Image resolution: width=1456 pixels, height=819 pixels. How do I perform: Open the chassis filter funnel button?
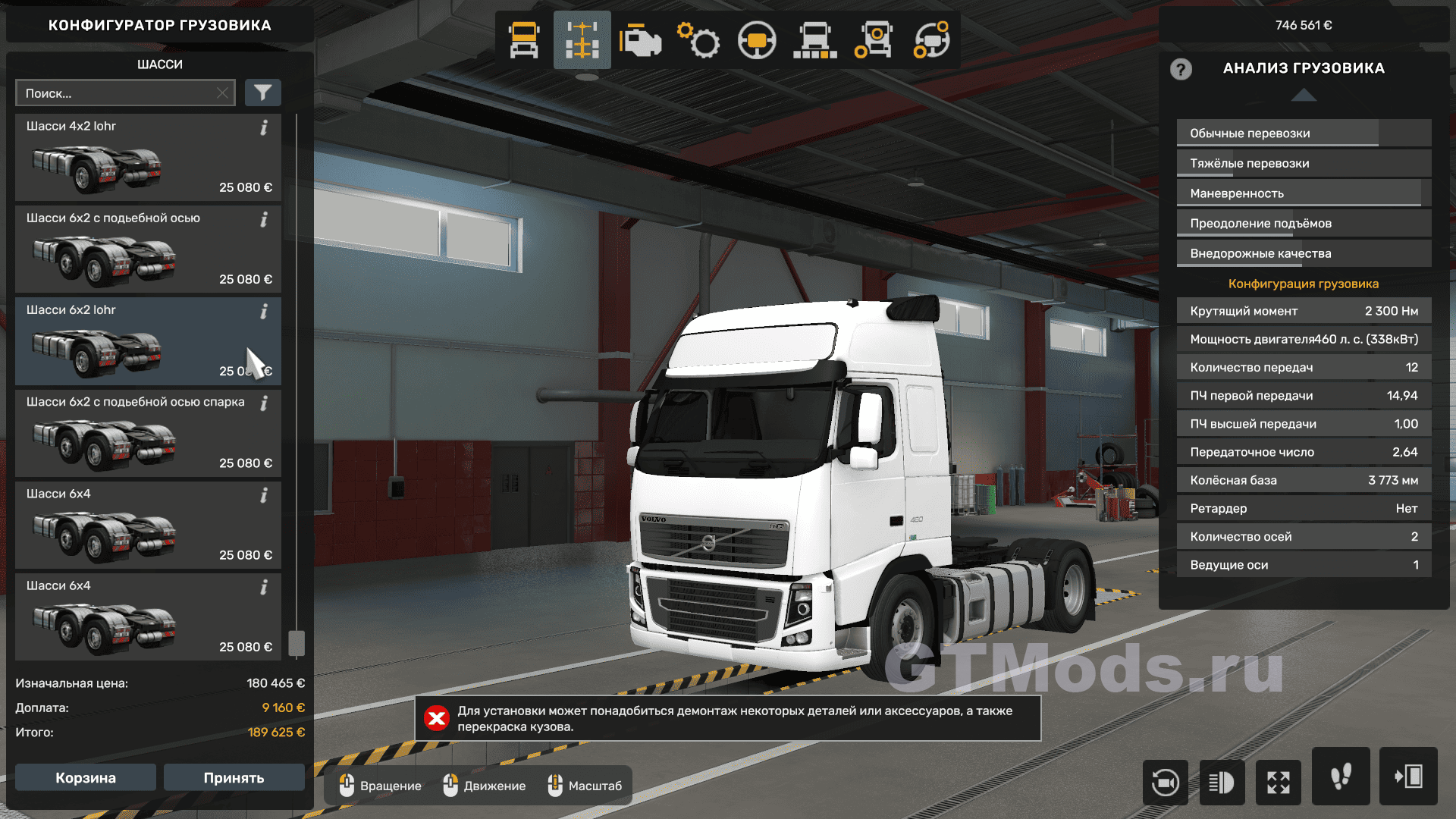click(262, 93)
